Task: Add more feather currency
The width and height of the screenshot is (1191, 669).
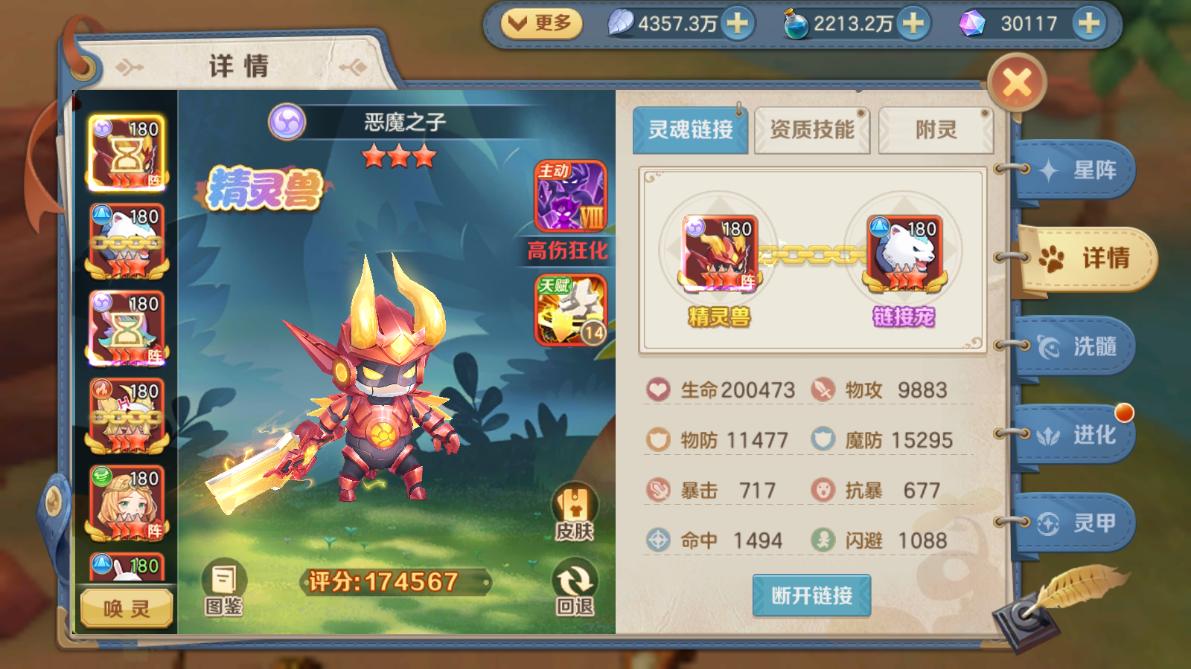Action: tap(738, 23)
